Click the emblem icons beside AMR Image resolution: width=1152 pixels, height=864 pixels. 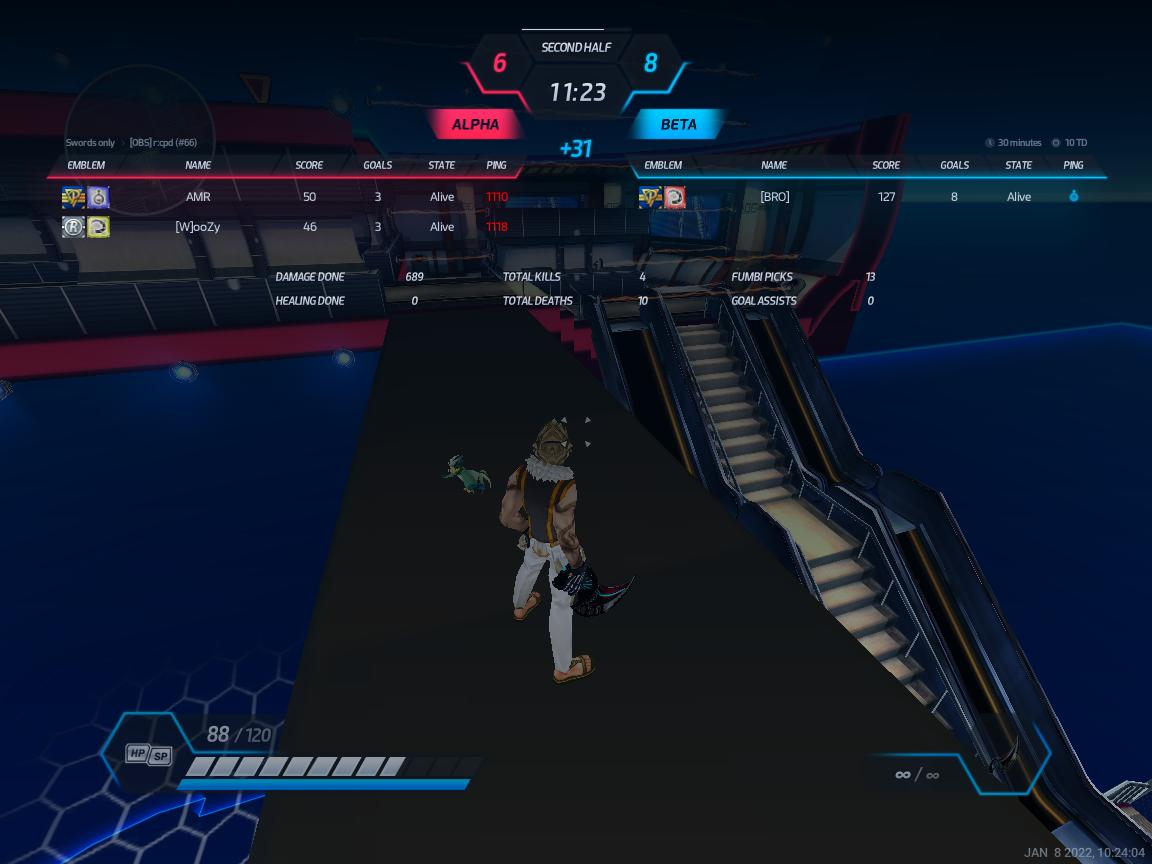tap(86, 197)
